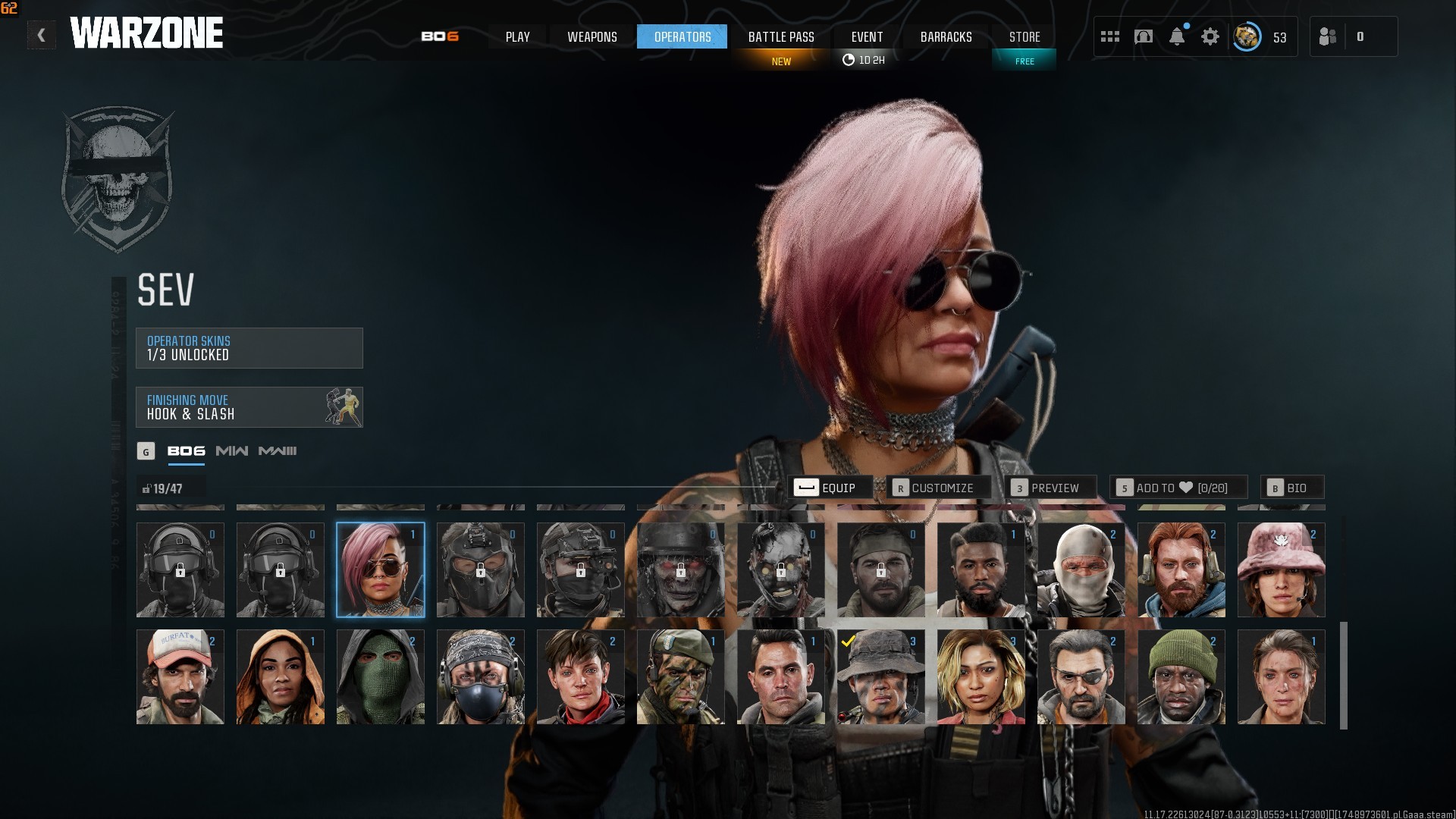
Task: Open the Play tab
Action: tap(517, 36)
